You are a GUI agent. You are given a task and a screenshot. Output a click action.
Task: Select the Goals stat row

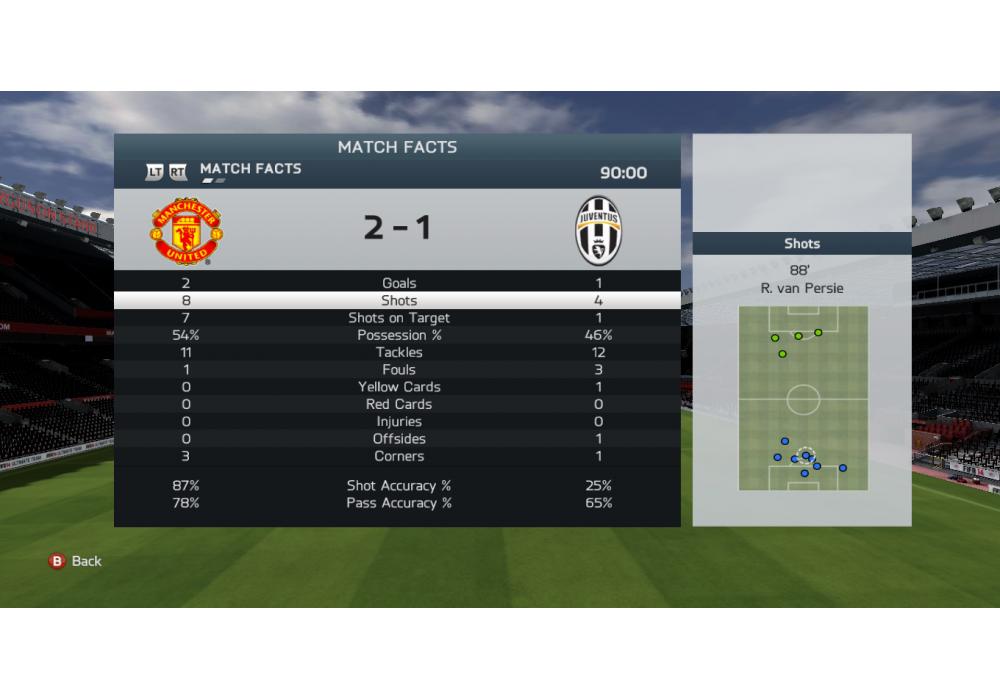(398, 283)
